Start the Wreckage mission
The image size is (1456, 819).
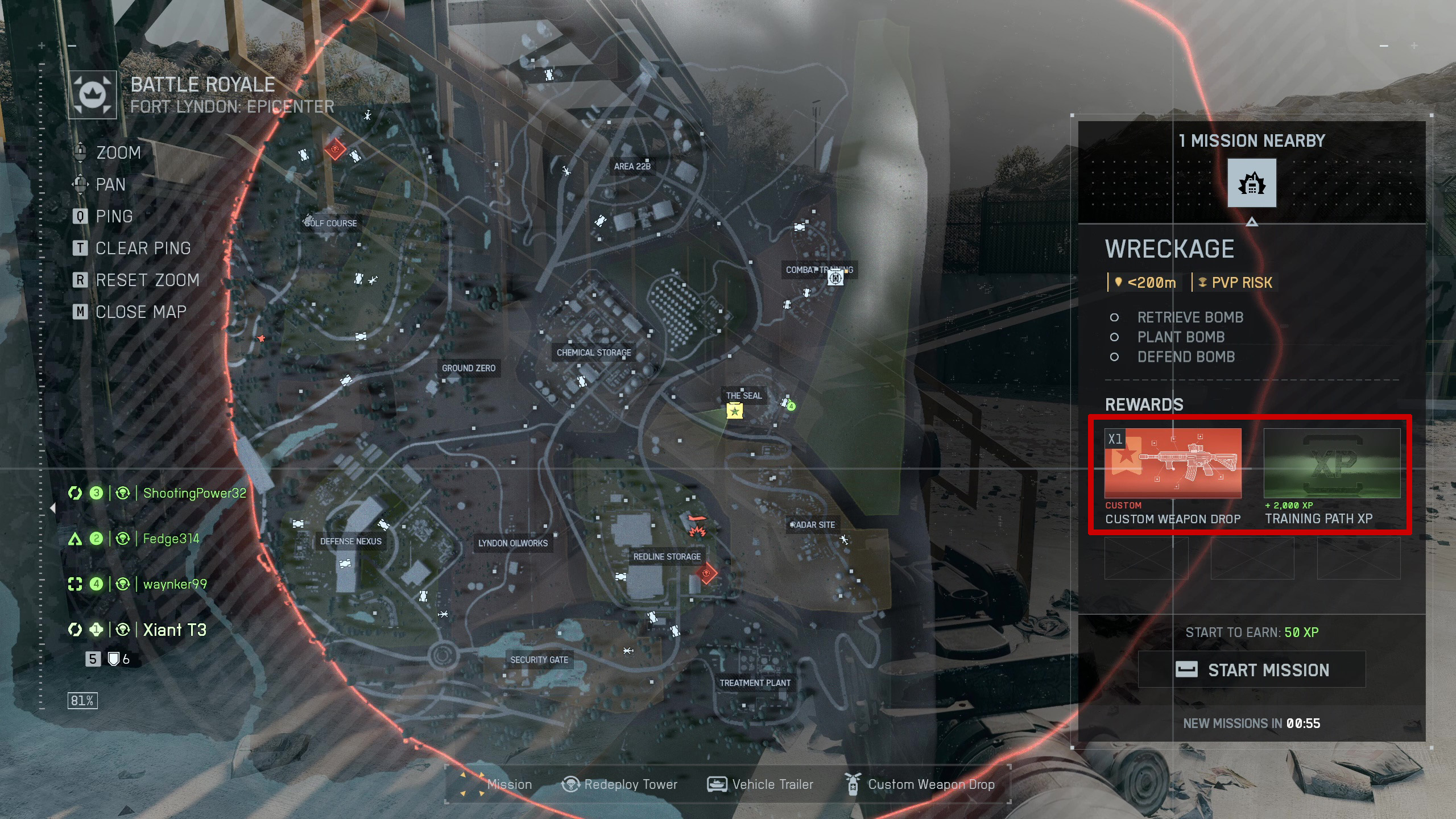pyautogui.click(x=1251, y=669)
